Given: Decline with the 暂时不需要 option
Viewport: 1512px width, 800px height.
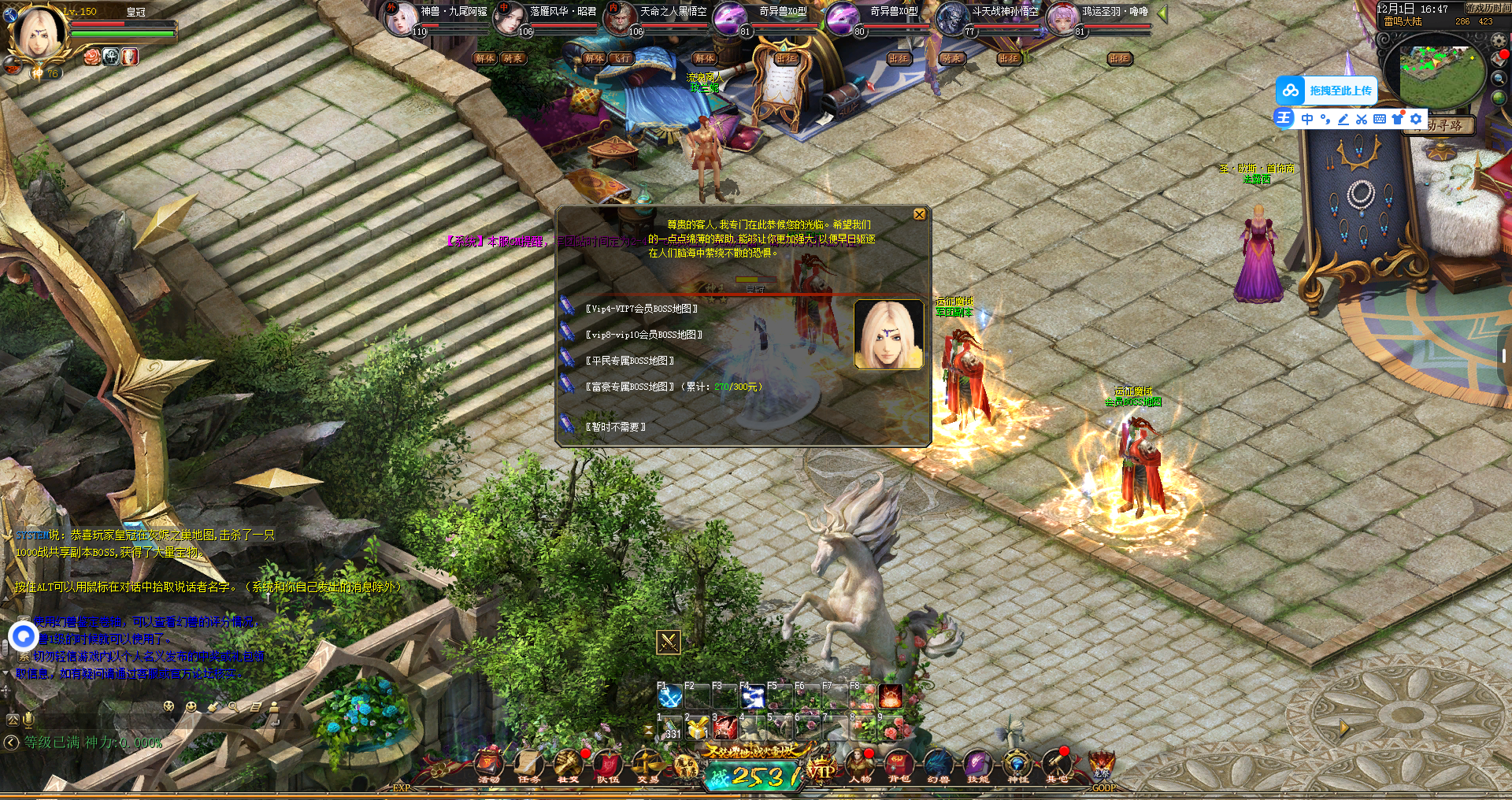Looking at the screenshot, I should click(615, 427).
